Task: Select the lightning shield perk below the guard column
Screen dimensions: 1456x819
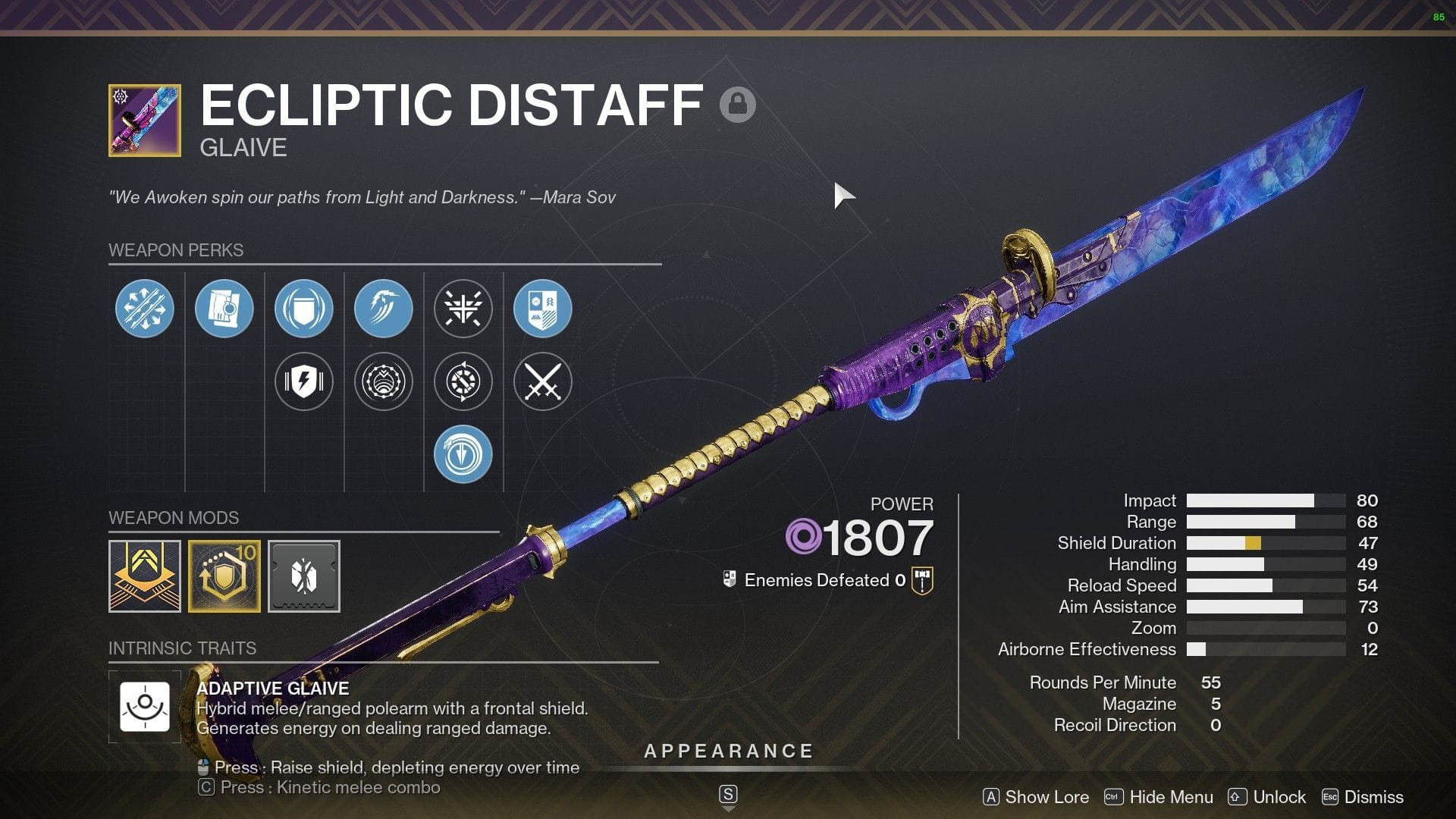Action: point(303,381)
